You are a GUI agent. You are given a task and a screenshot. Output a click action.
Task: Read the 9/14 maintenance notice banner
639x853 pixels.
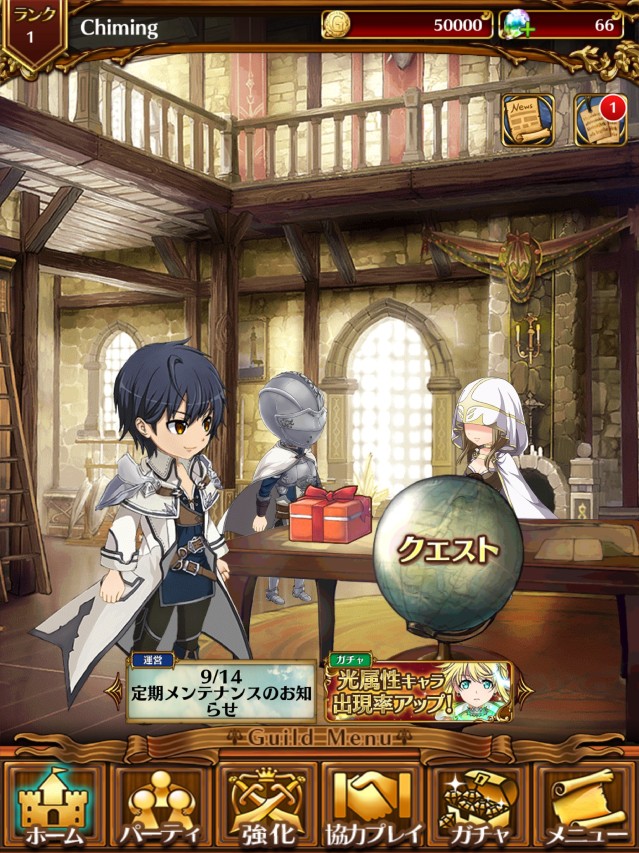click(222, 690)
